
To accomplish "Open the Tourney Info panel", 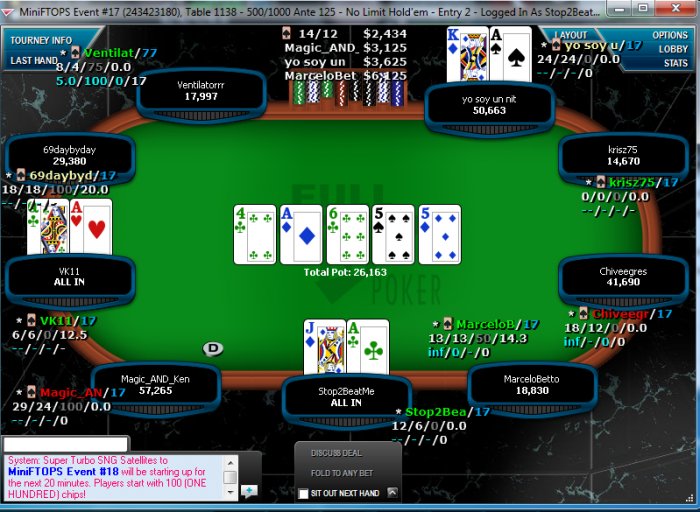I will point(41,40).
